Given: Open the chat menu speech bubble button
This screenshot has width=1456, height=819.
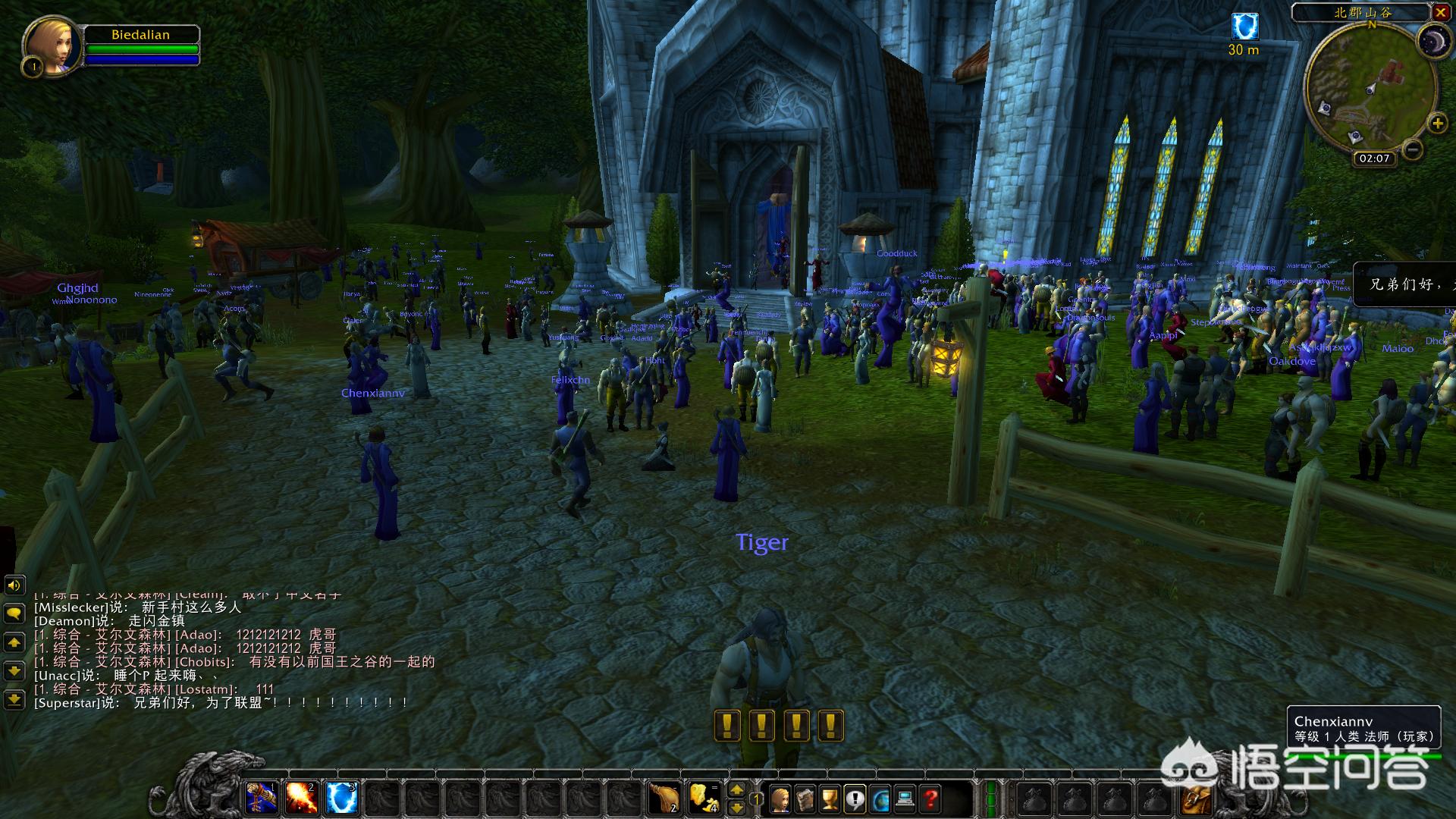Looking at the screenshot, I should [14, 613].
